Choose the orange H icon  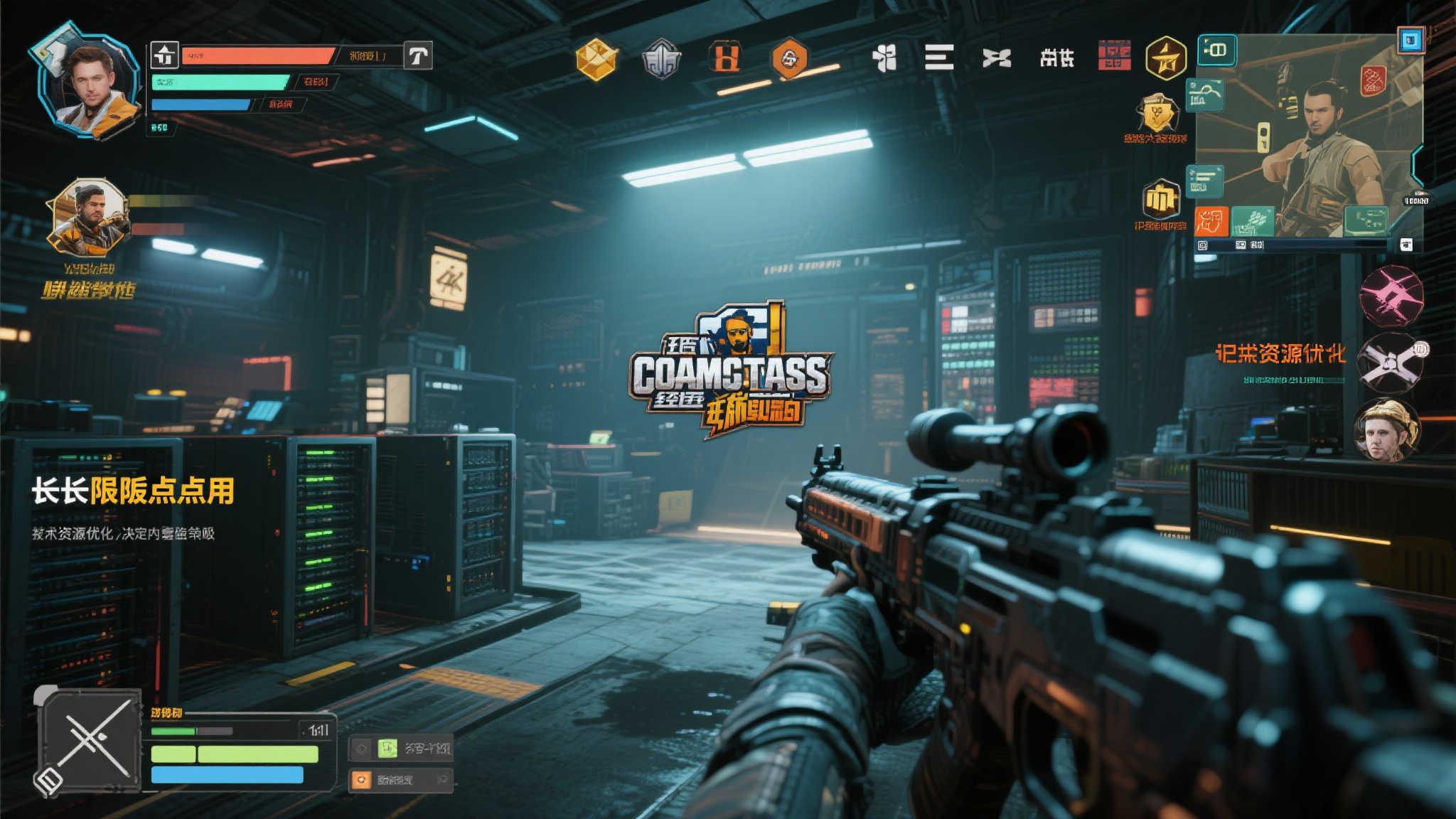pyautogui.click(x=725, y=58)
